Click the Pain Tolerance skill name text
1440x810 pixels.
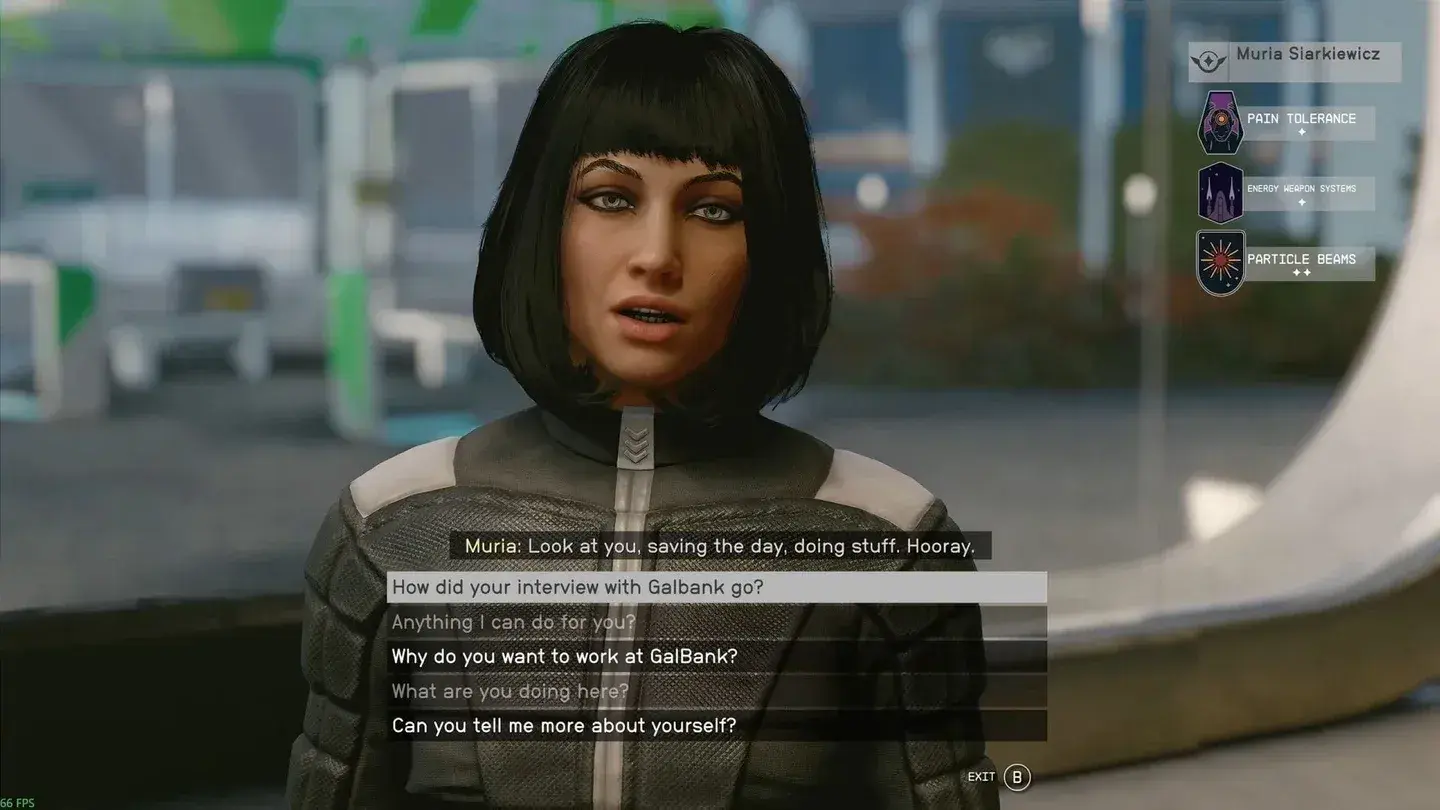[1301, 119]
